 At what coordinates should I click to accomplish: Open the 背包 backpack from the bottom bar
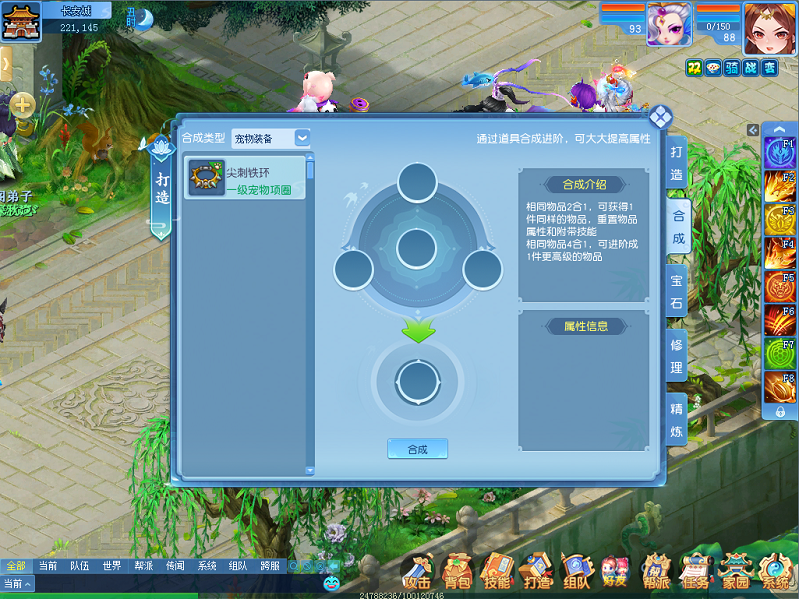(x=458, y=572)
